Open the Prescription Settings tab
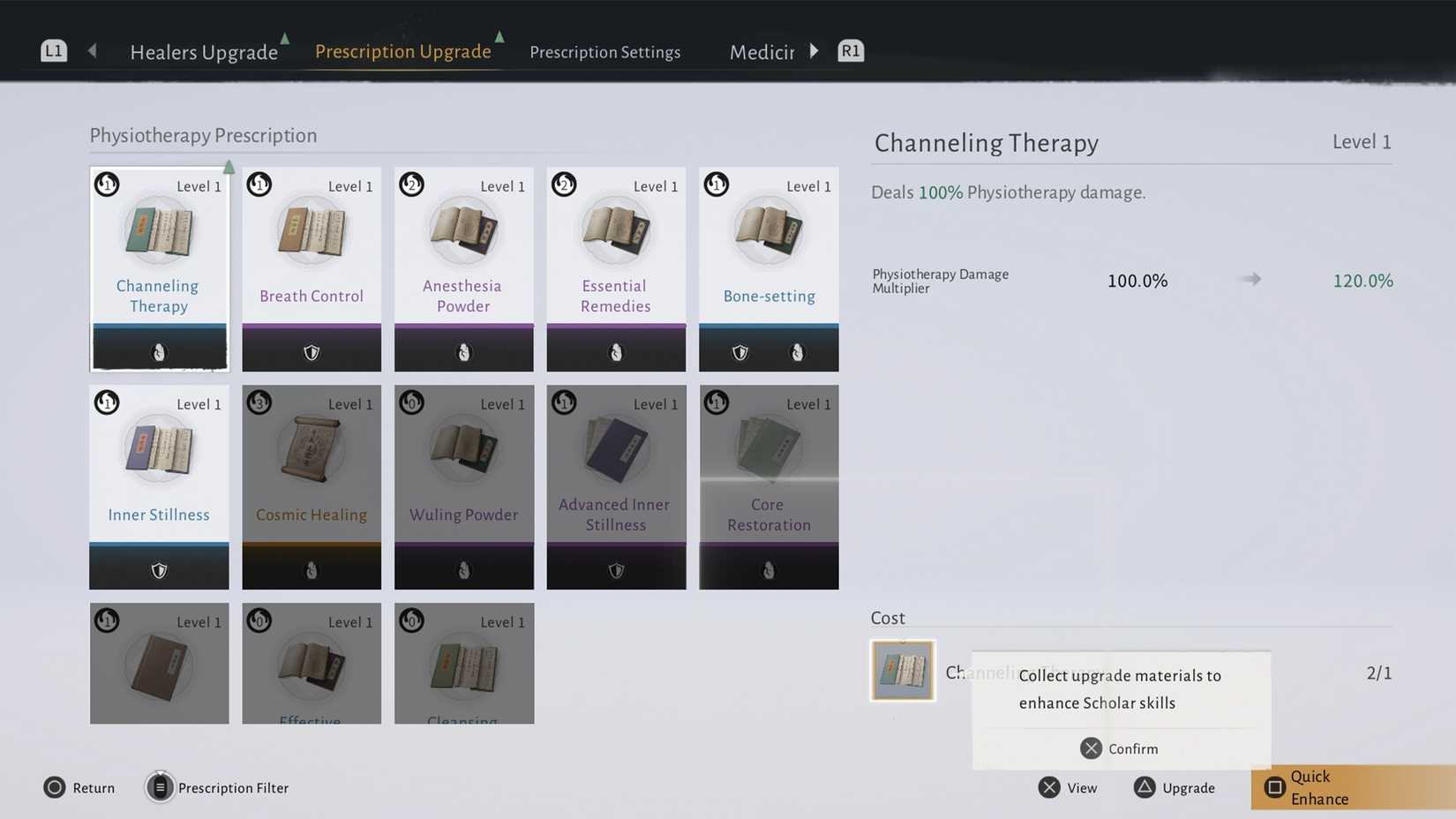1456x819 pixels. (604, 51)
